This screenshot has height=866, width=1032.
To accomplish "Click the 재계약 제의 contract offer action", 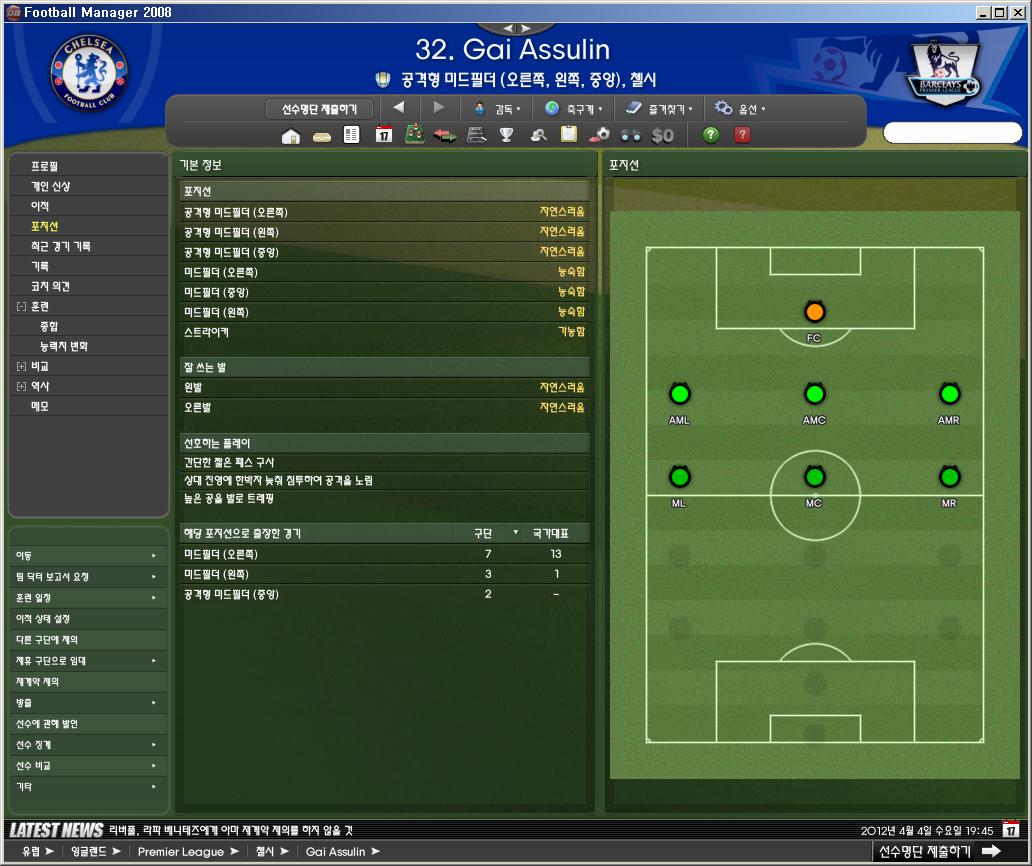I will [38, 681].
